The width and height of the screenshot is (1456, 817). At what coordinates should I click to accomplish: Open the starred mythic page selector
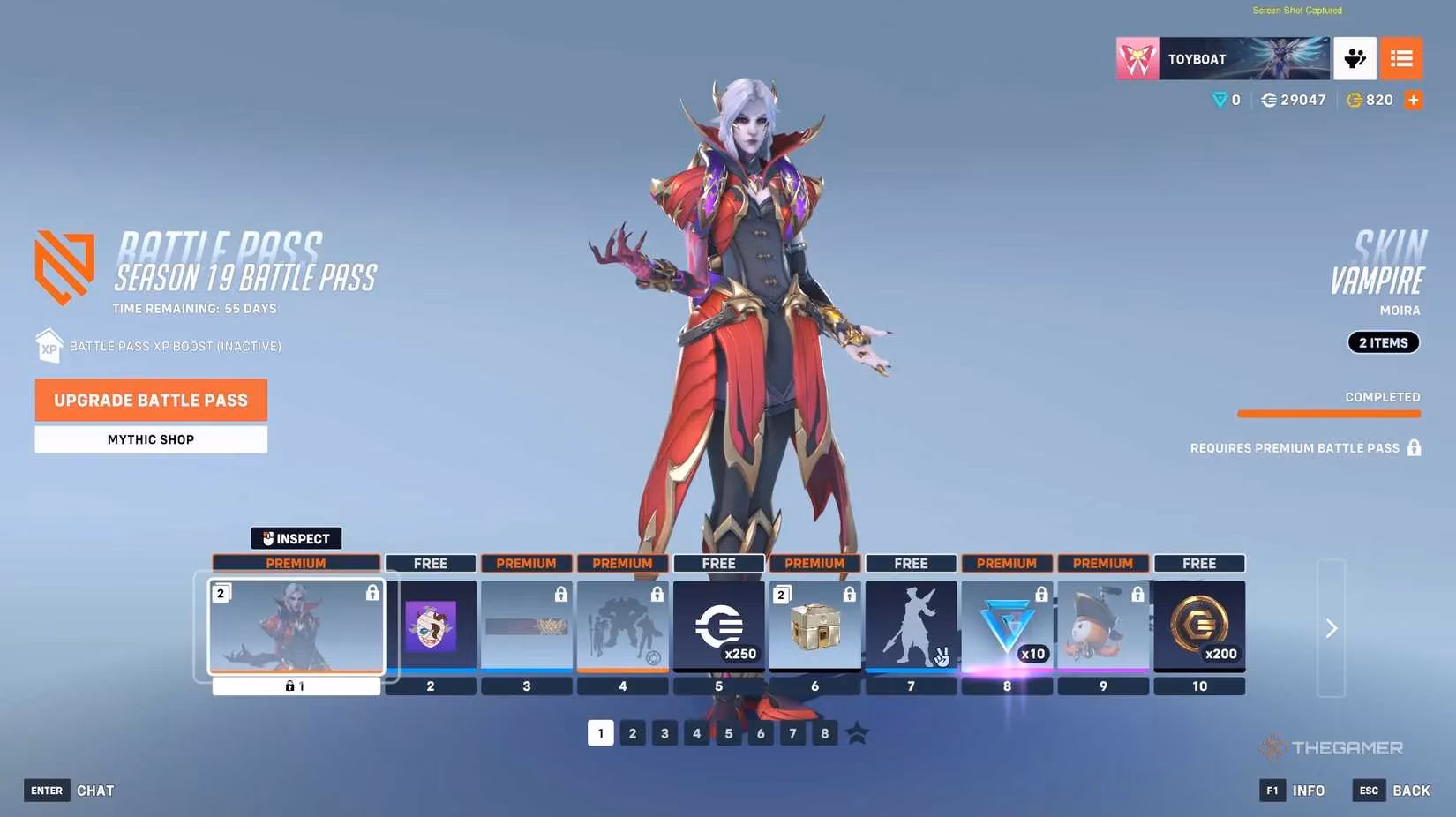point(858,732)
